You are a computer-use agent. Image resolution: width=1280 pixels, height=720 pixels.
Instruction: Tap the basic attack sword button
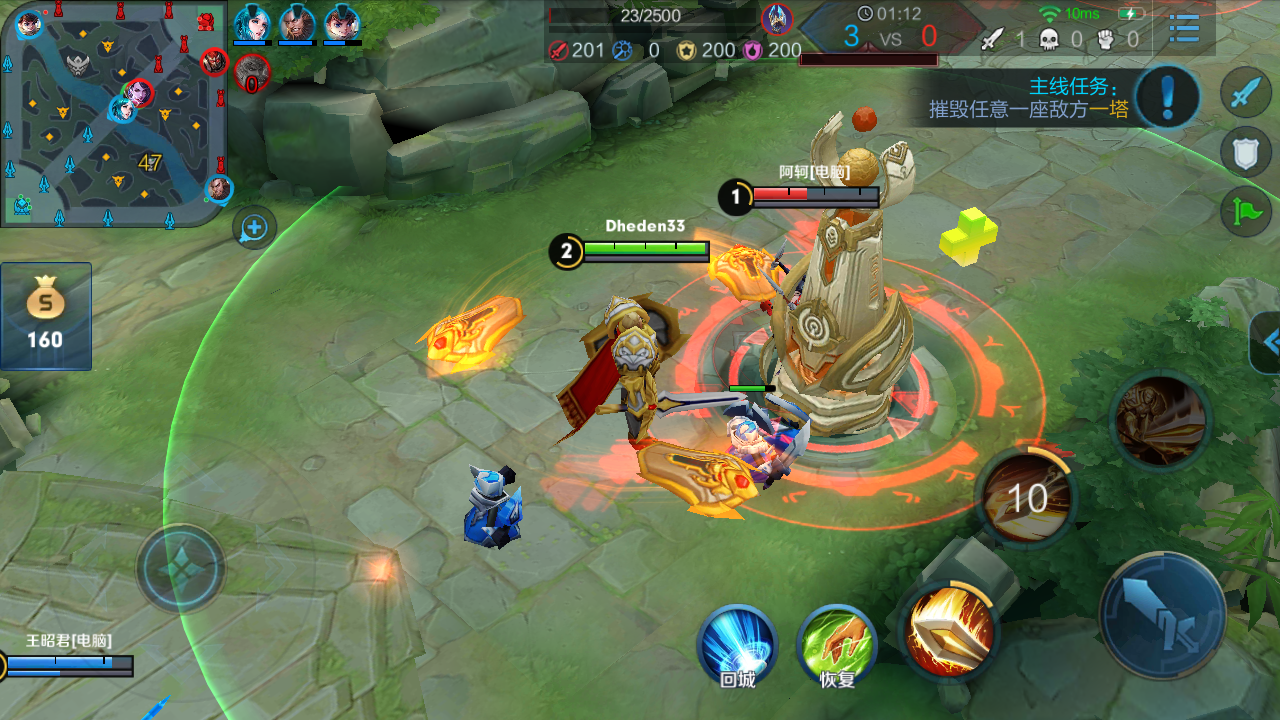1162,613
